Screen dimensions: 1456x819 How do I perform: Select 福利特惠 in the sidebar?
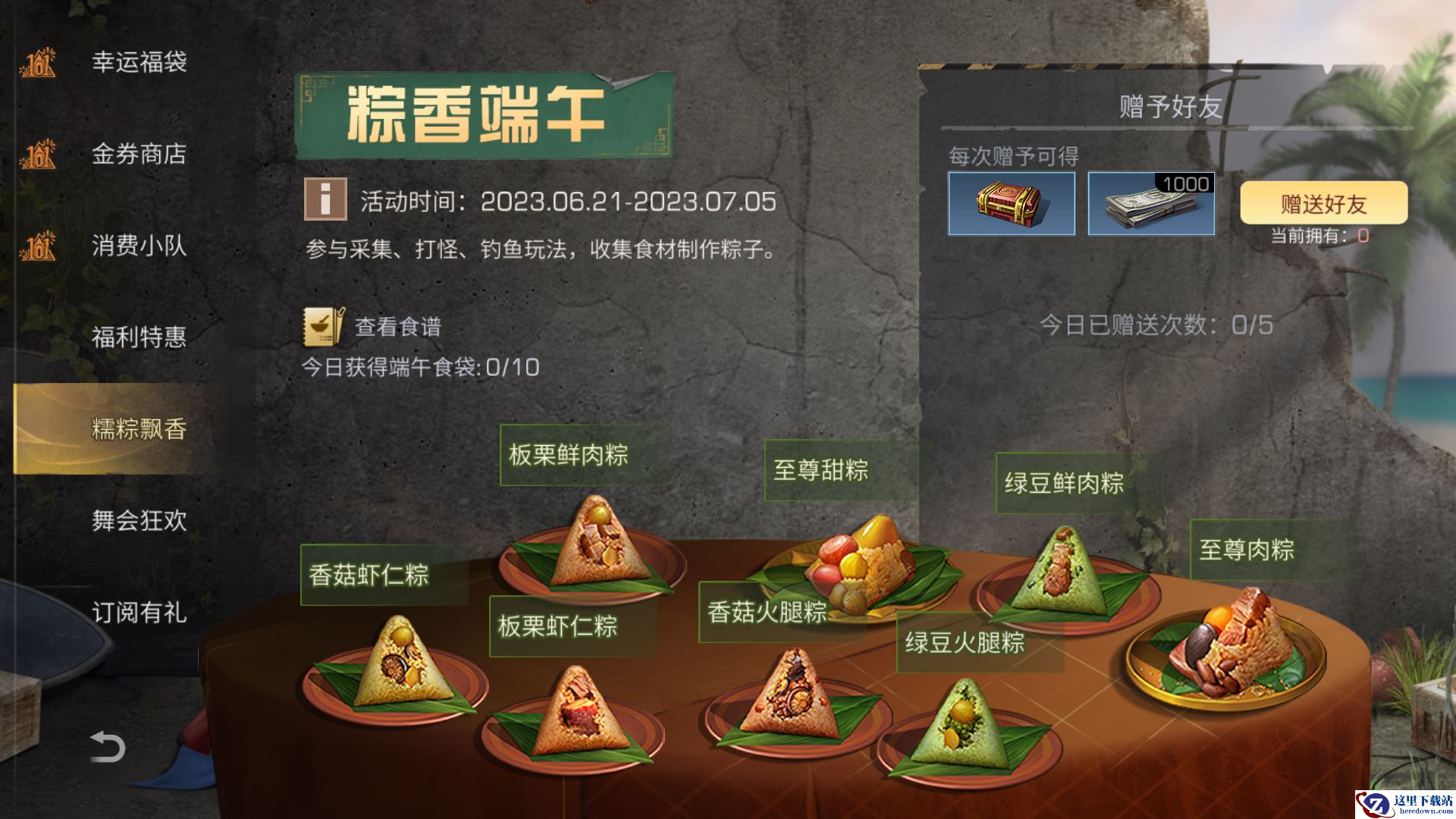click(x=140, y=337)
